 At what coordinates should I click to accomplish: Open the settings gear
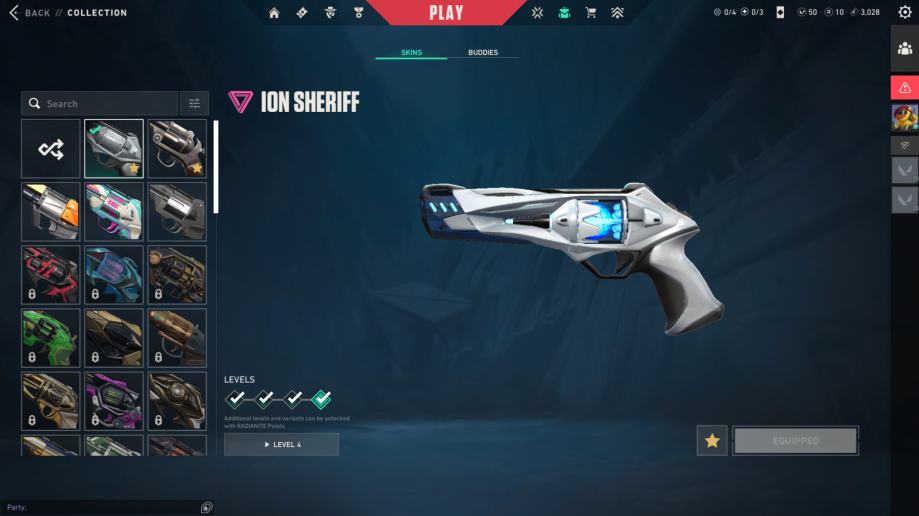(905, 12)
